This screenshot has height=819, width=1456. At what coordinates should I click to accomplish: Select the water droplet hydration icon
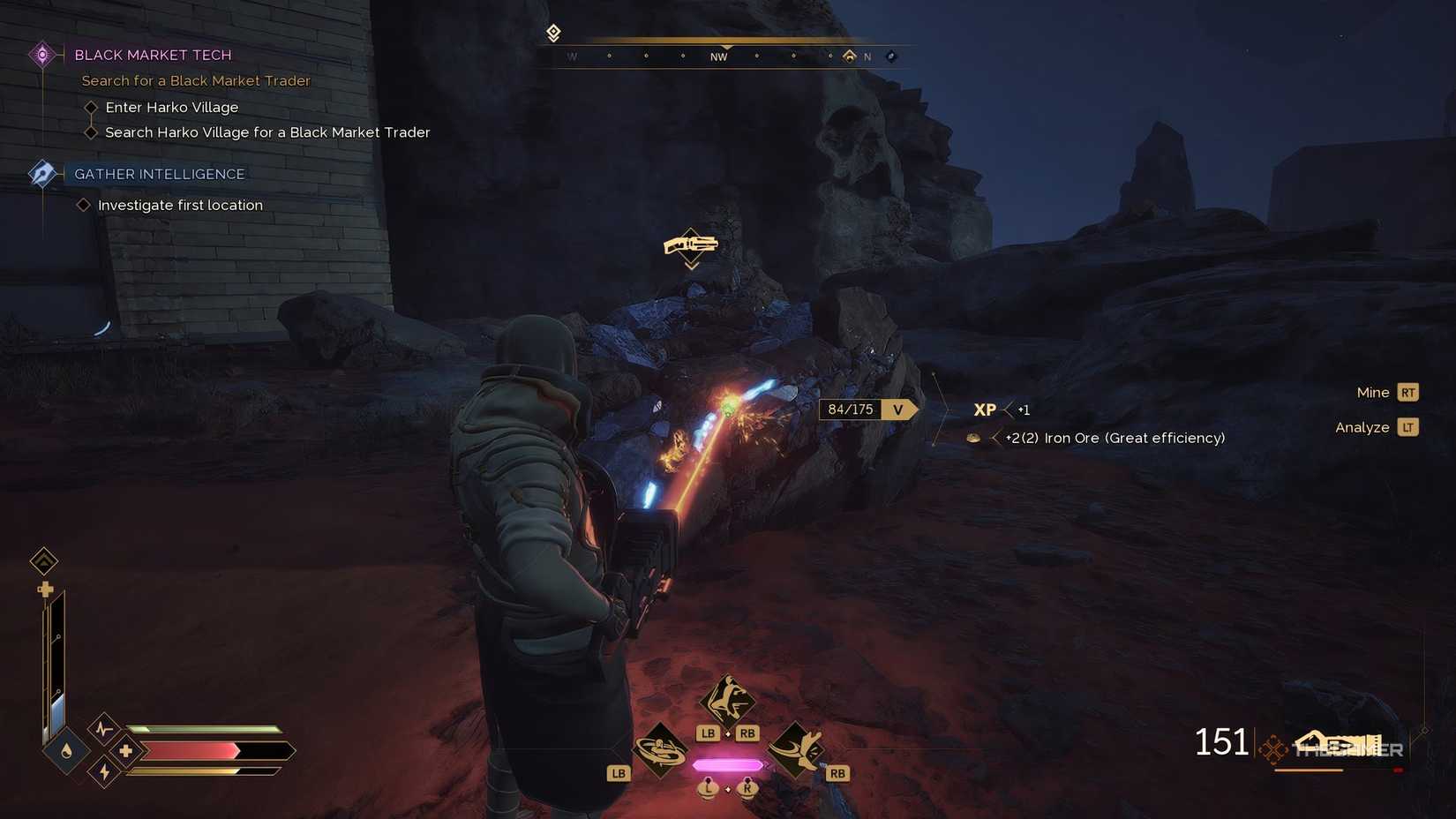(x=66, y=751)
